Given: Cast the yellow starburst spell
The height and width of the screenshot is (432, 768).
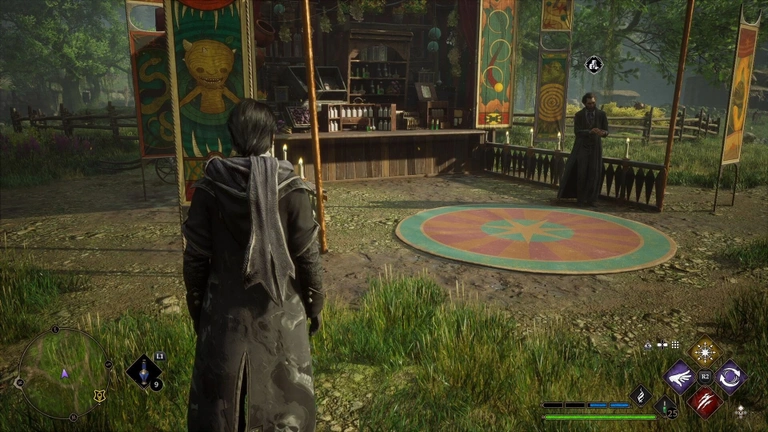Looking at the screenshot, I should pos(706,351).
